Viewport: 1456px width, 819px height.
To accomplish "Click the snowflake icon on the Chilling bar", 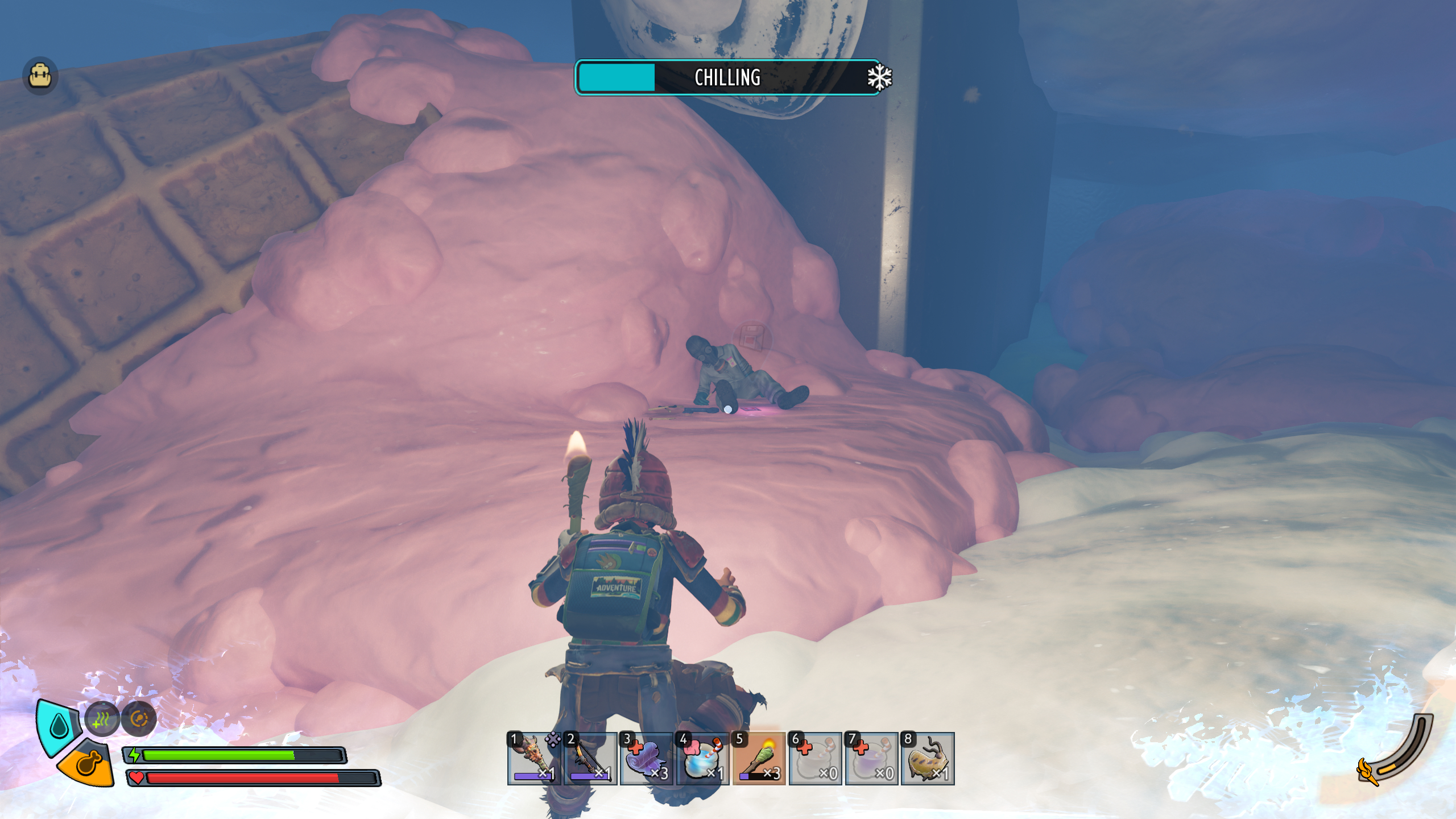I will coord(879,78).
